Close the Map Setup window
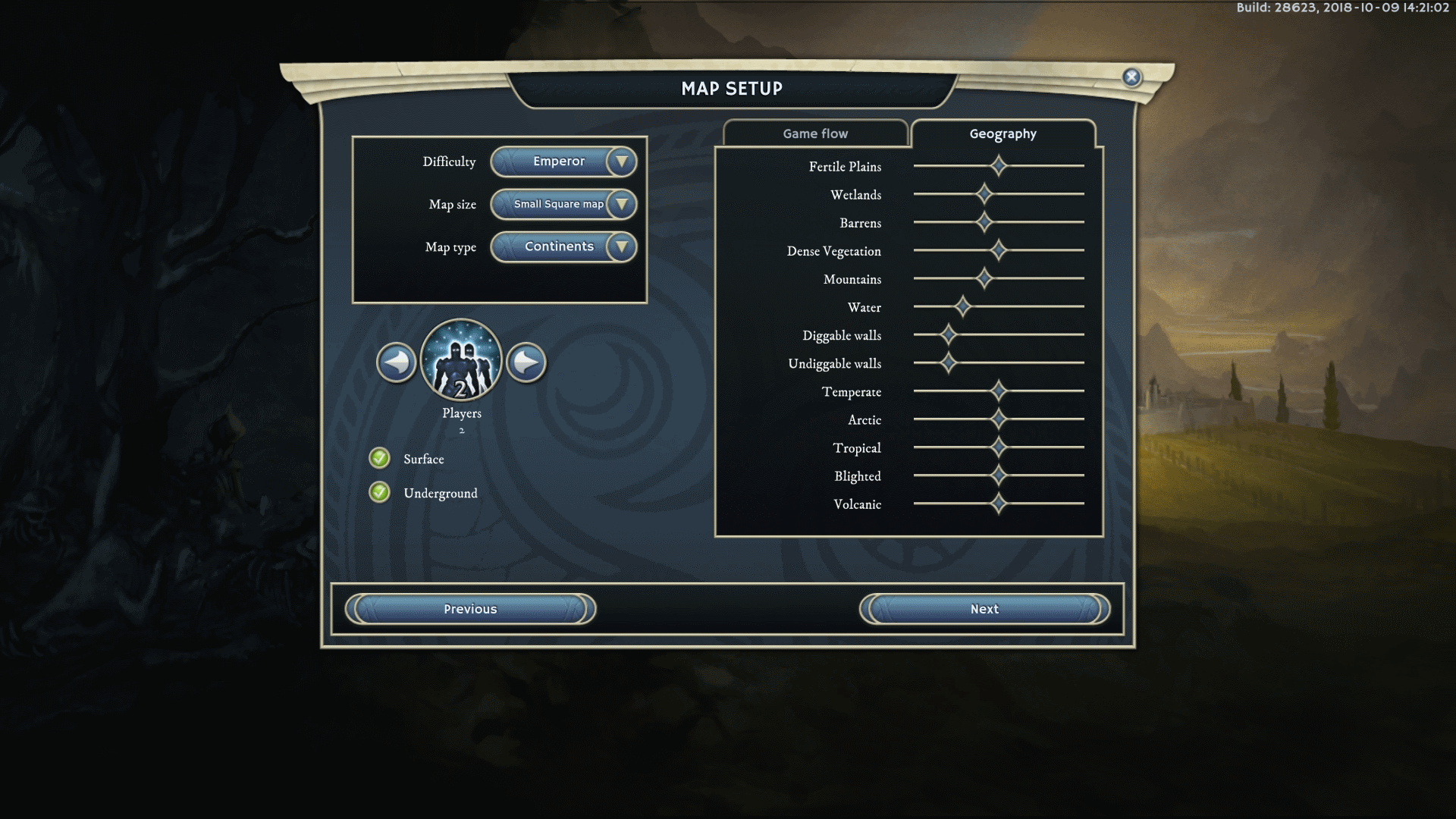The height and width of the screenshot is (819, 1456). coord(1131,77)
